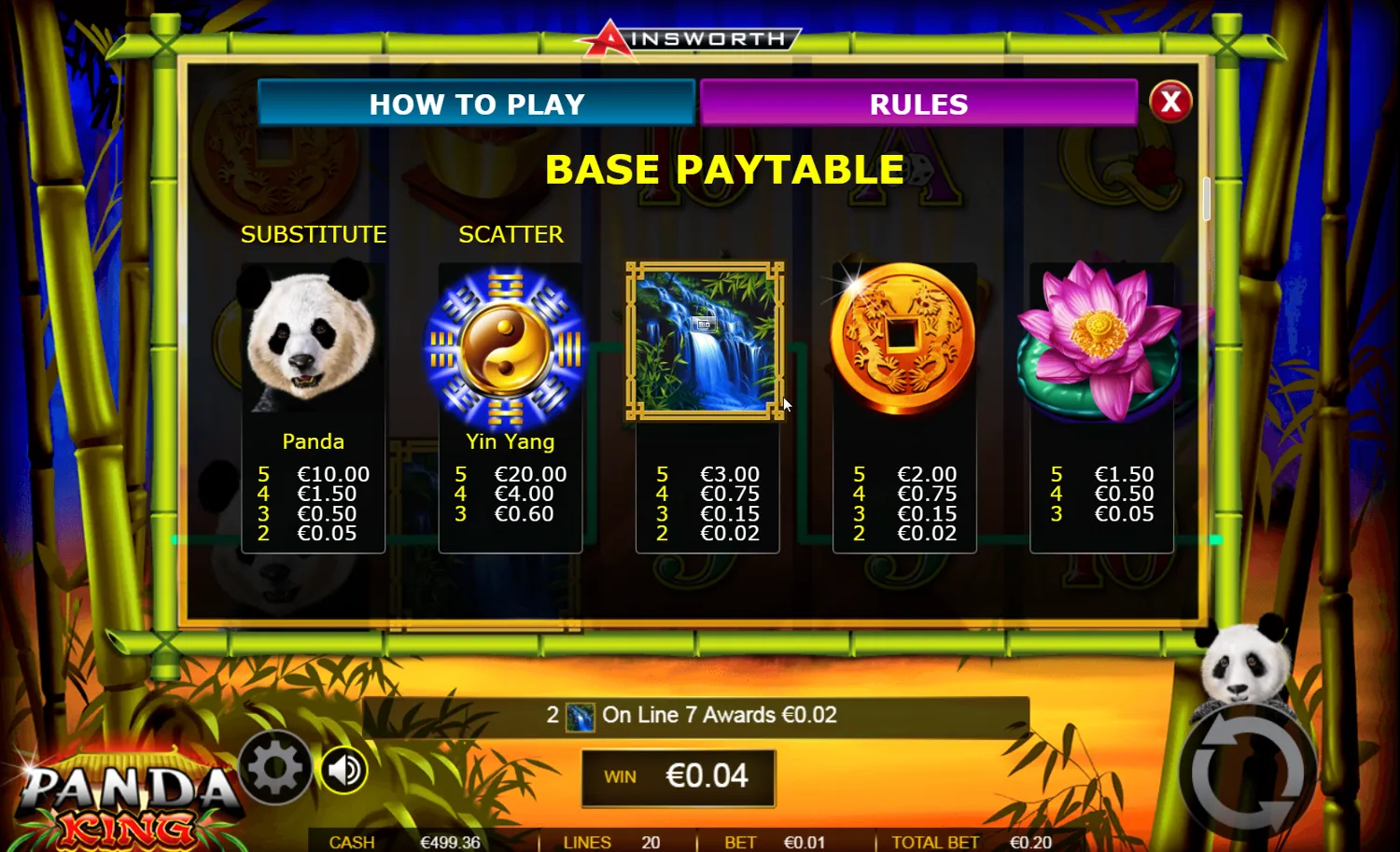Open the game settings gear

click(x=274, y=769)
